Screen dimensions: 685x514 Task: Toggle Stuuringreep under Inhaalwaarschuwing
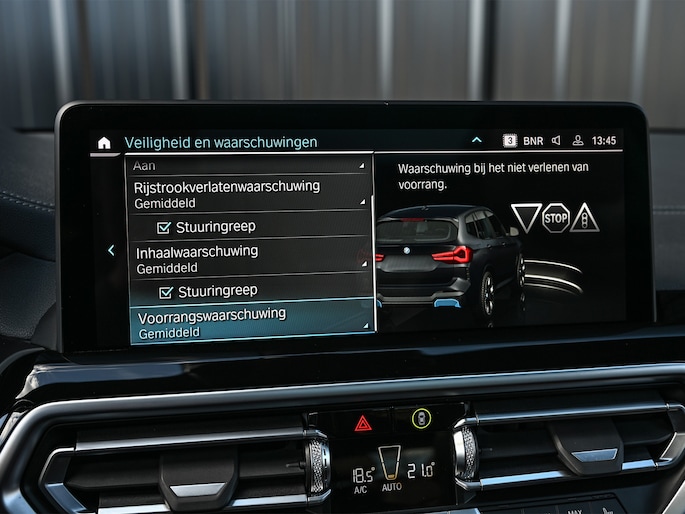[x=167, y=291]
